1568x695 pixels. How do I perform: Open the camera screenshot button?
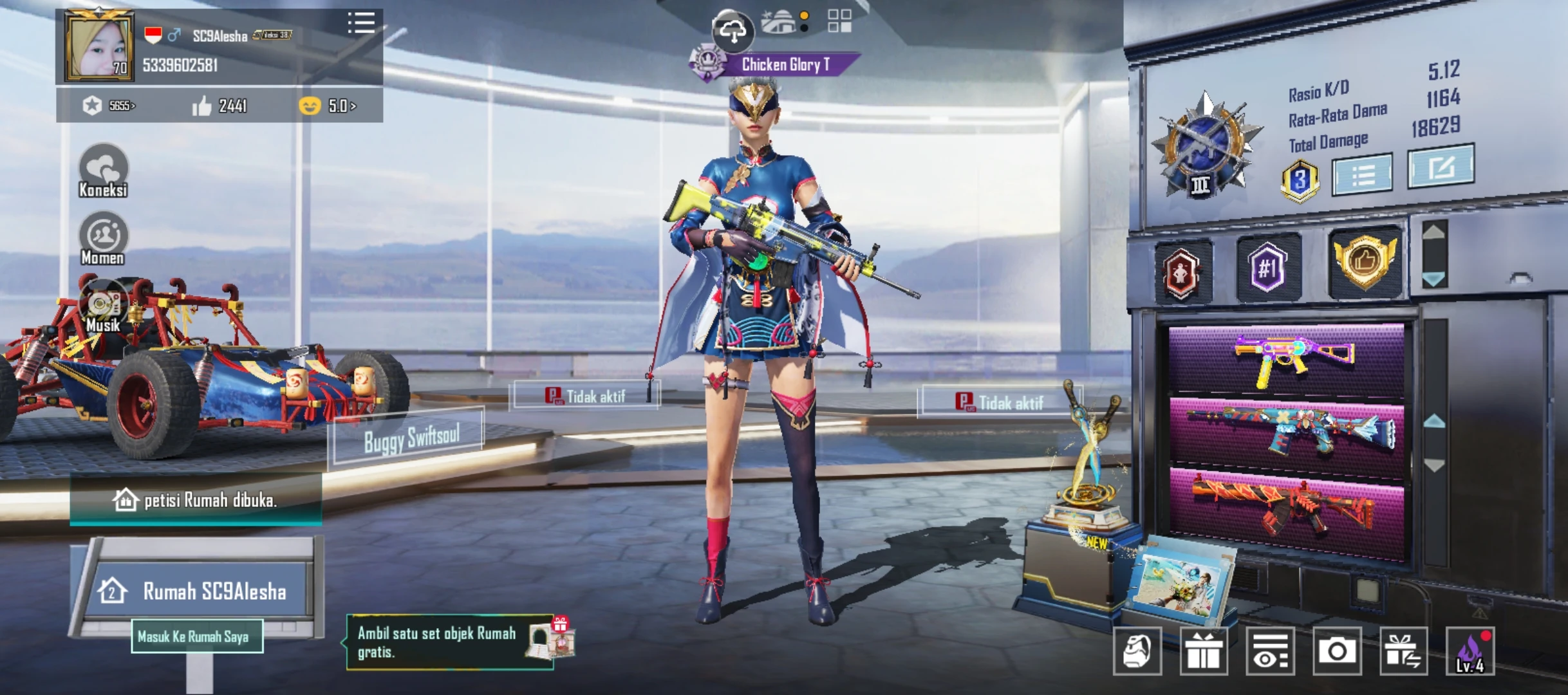coord(1337,651)
